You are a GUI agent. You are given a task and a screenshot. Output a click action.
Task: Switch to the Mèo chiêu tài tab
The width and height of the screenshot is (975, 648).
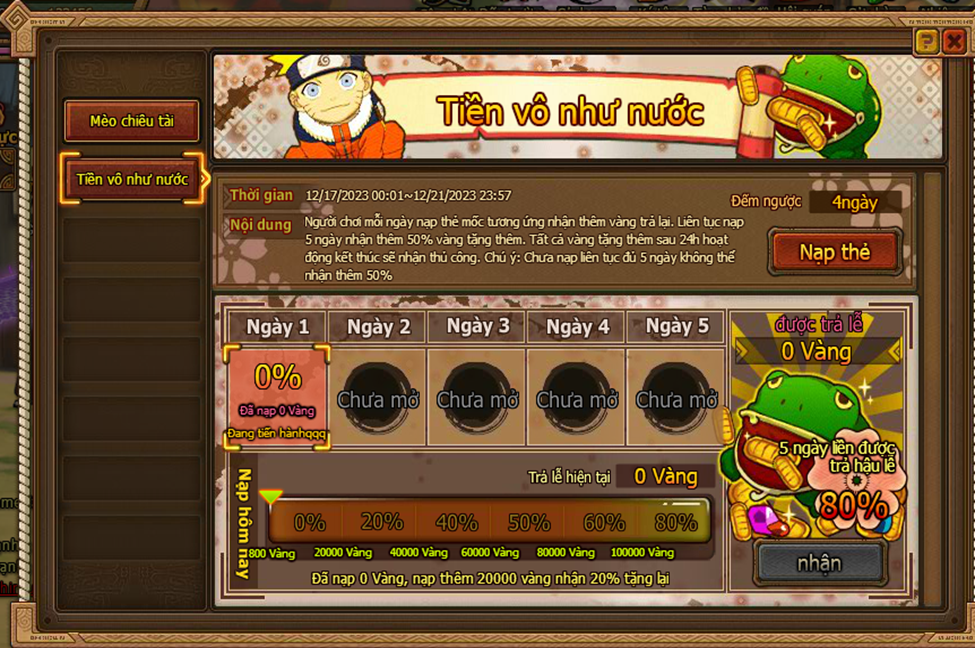click(132, 121)
